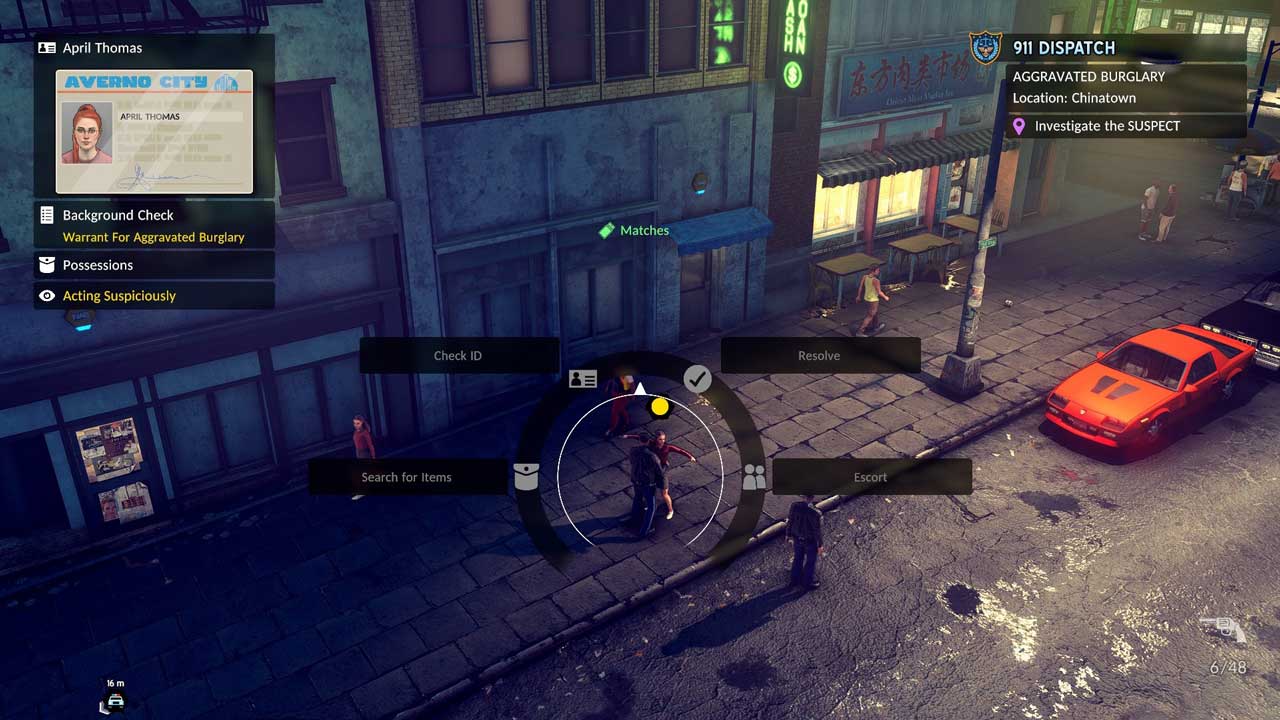This screenshot has width=1280, height=720.
Task: Click the two-person escort radial icon
Action: [754, 478]
